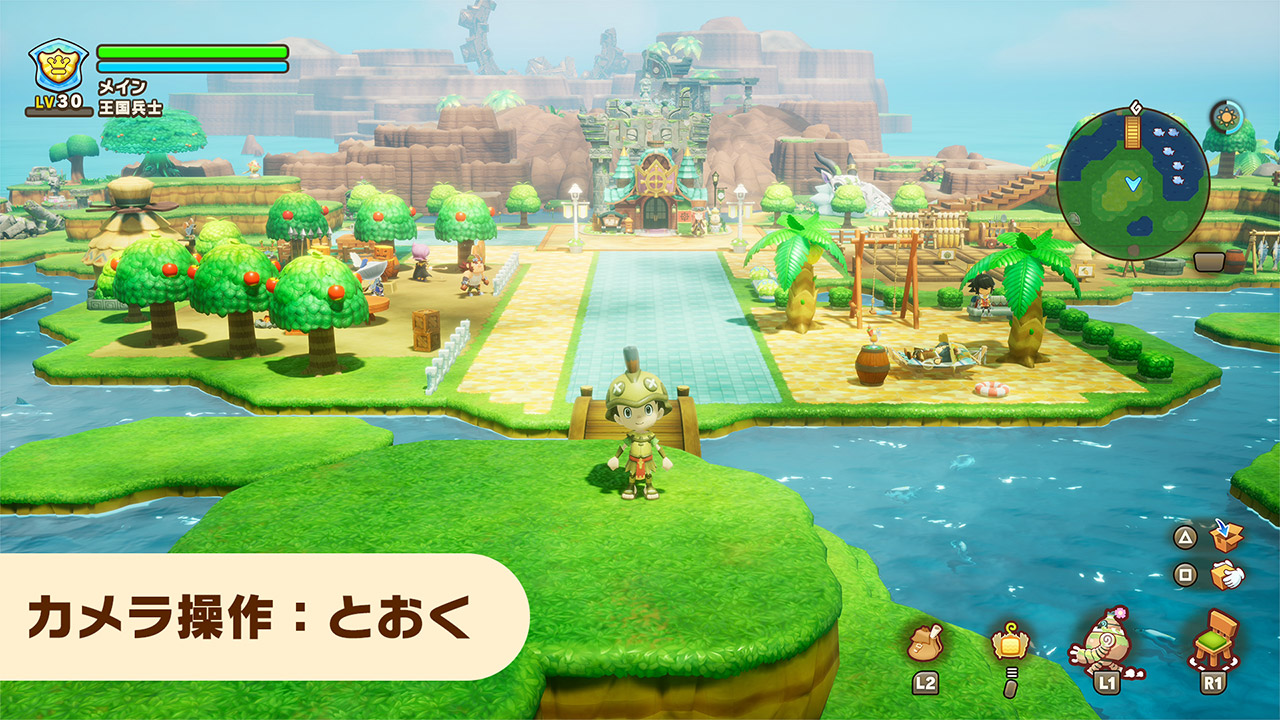Open the circular island minimap
The width and height of the screenshot is (1280, 720).
click(1132, 184)
